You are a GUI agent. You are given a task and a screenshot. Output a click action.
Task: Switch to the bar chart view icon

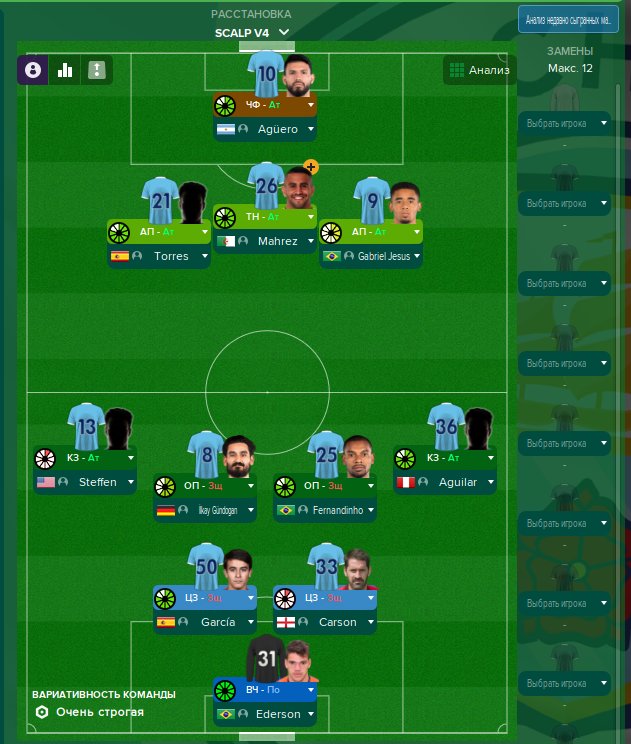tap(65, 70)
